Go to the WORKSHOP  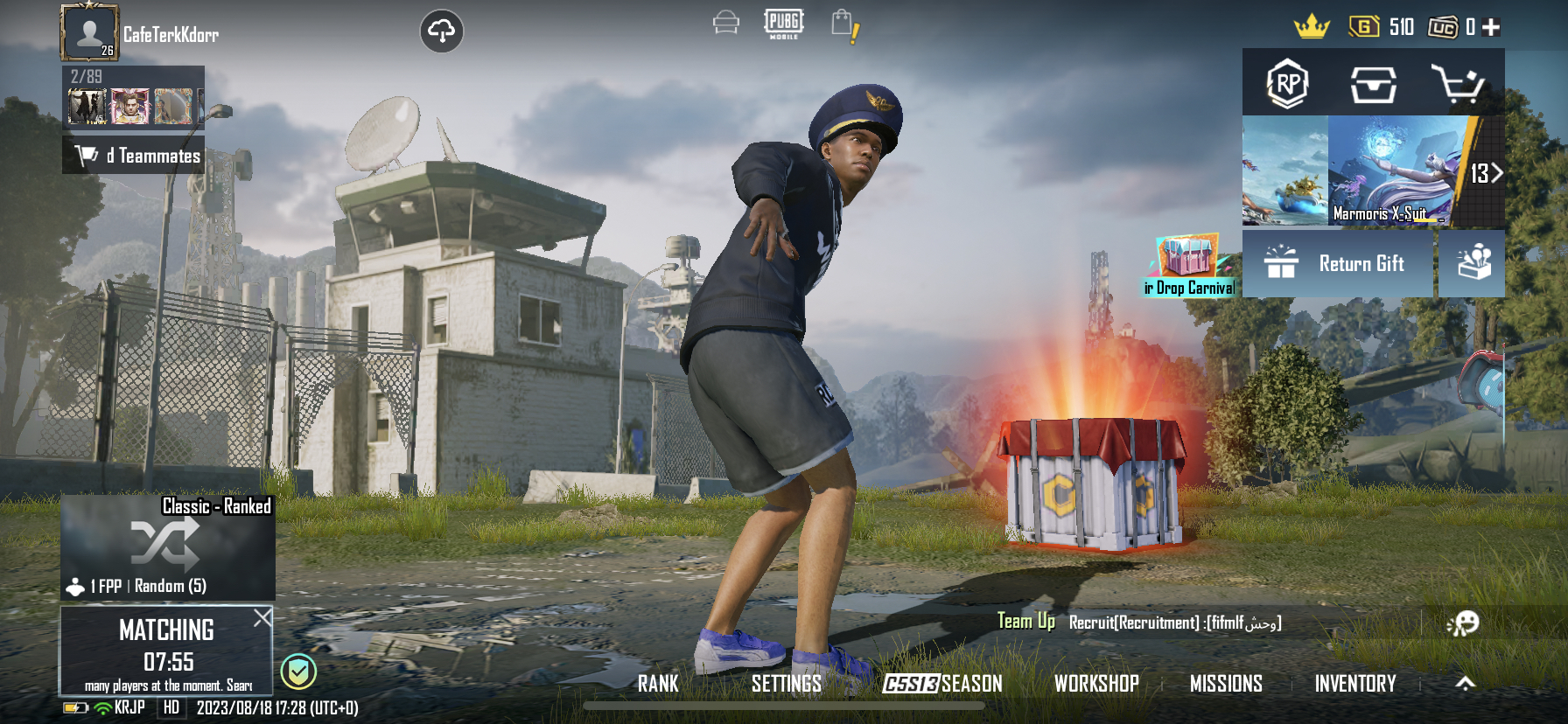1096,684
